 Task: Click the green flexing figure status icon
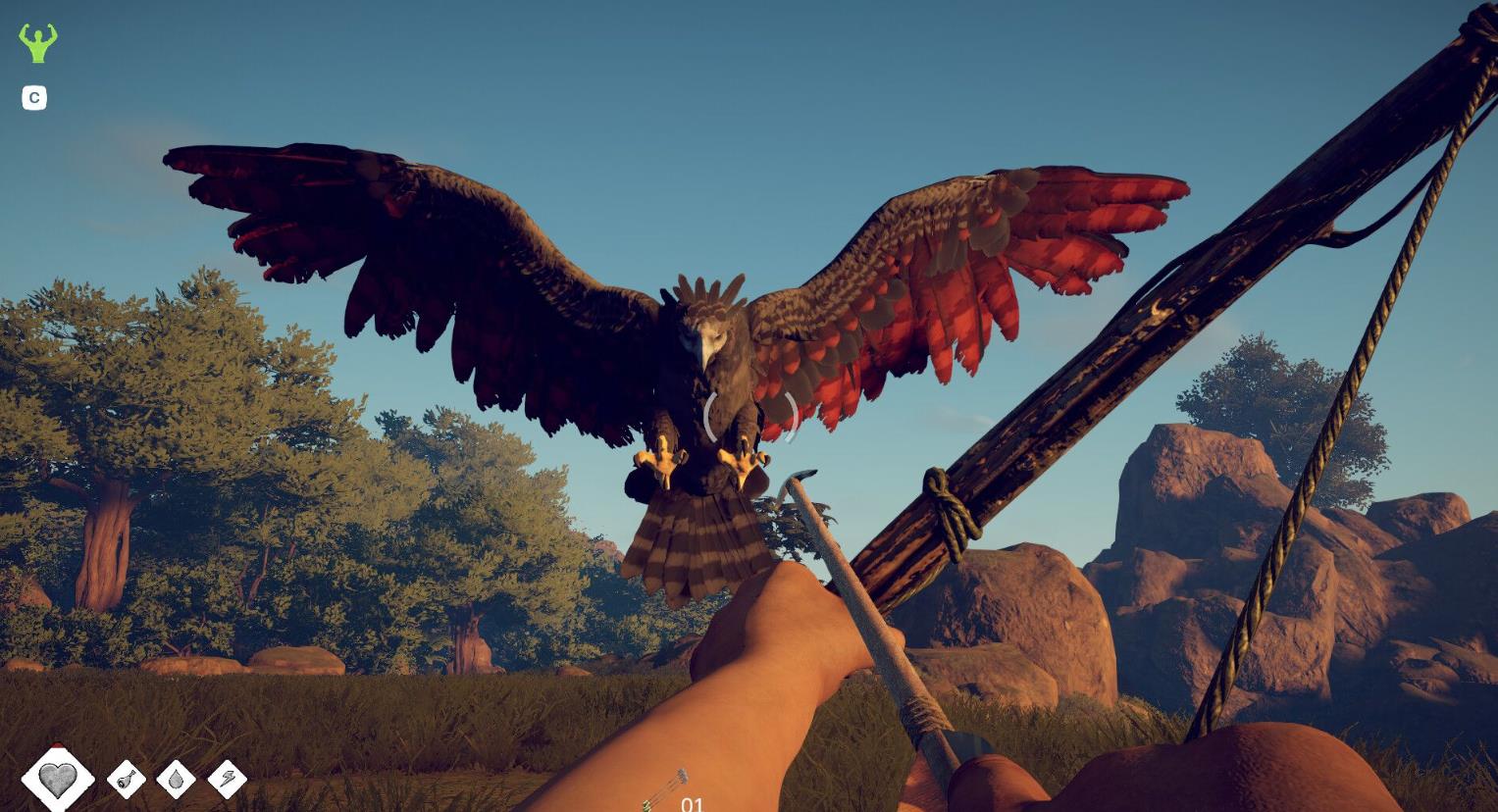(x=38, y=43)
